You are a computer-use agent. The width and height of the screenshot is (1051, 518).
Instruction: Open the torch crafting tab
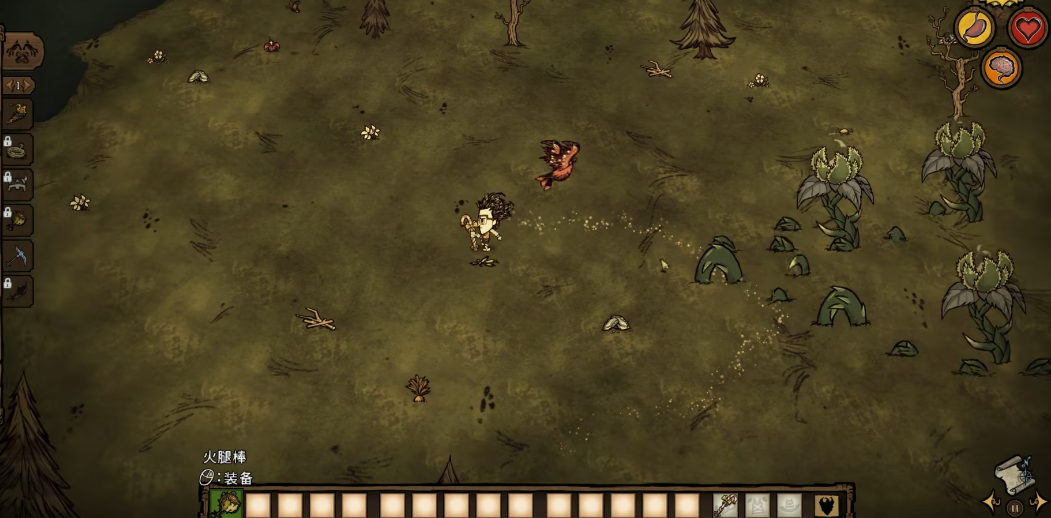pyautogui.click(x=19, y=114)
